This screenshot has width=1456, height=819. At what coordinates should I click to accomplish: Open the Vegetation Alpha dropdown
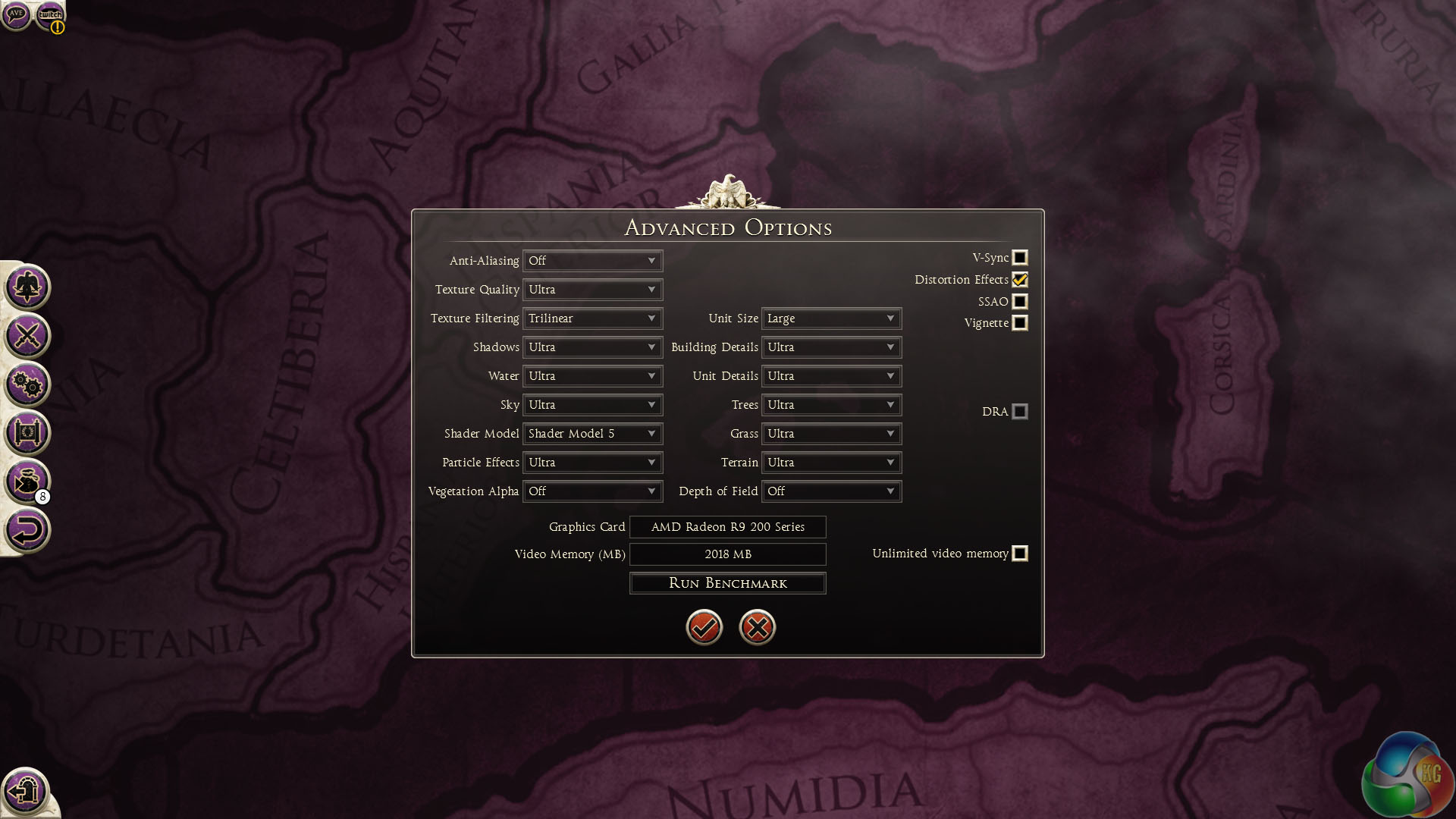592,491
